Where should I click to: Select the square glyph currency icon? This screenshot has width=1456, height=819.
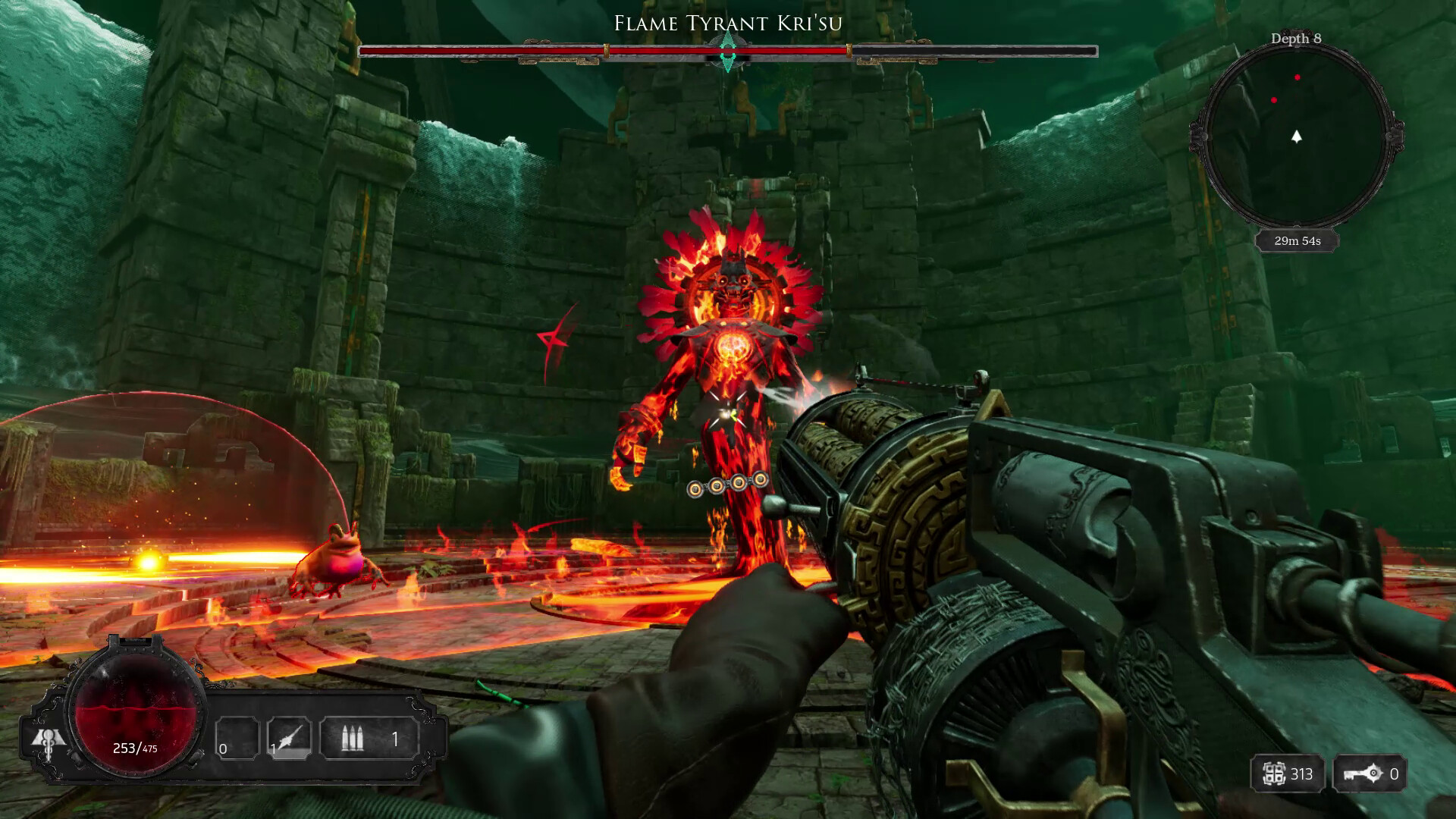[x=1274, y=774]
